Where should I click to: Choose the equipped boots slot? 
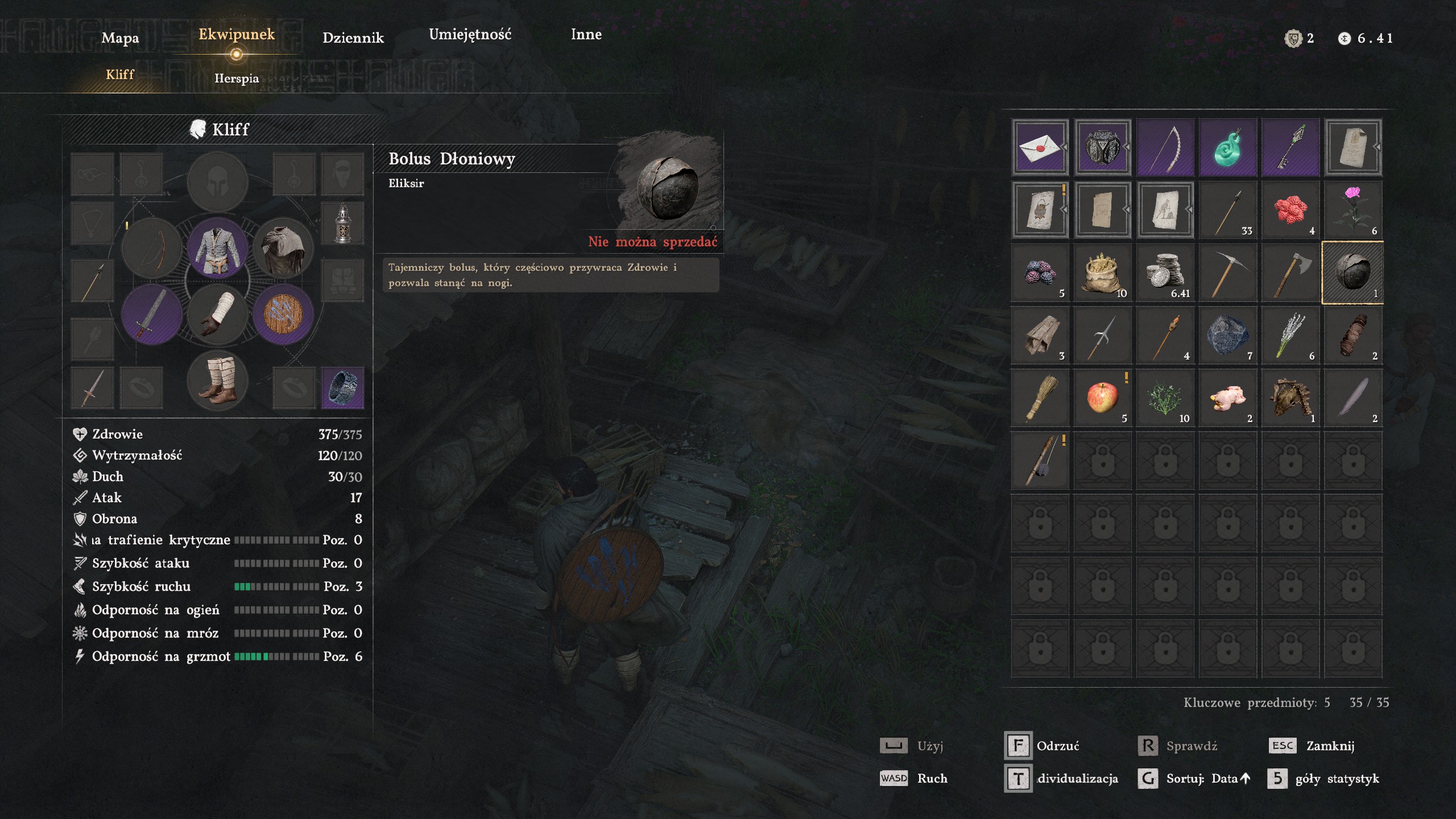pyautogui.click(x=218, y=380)
